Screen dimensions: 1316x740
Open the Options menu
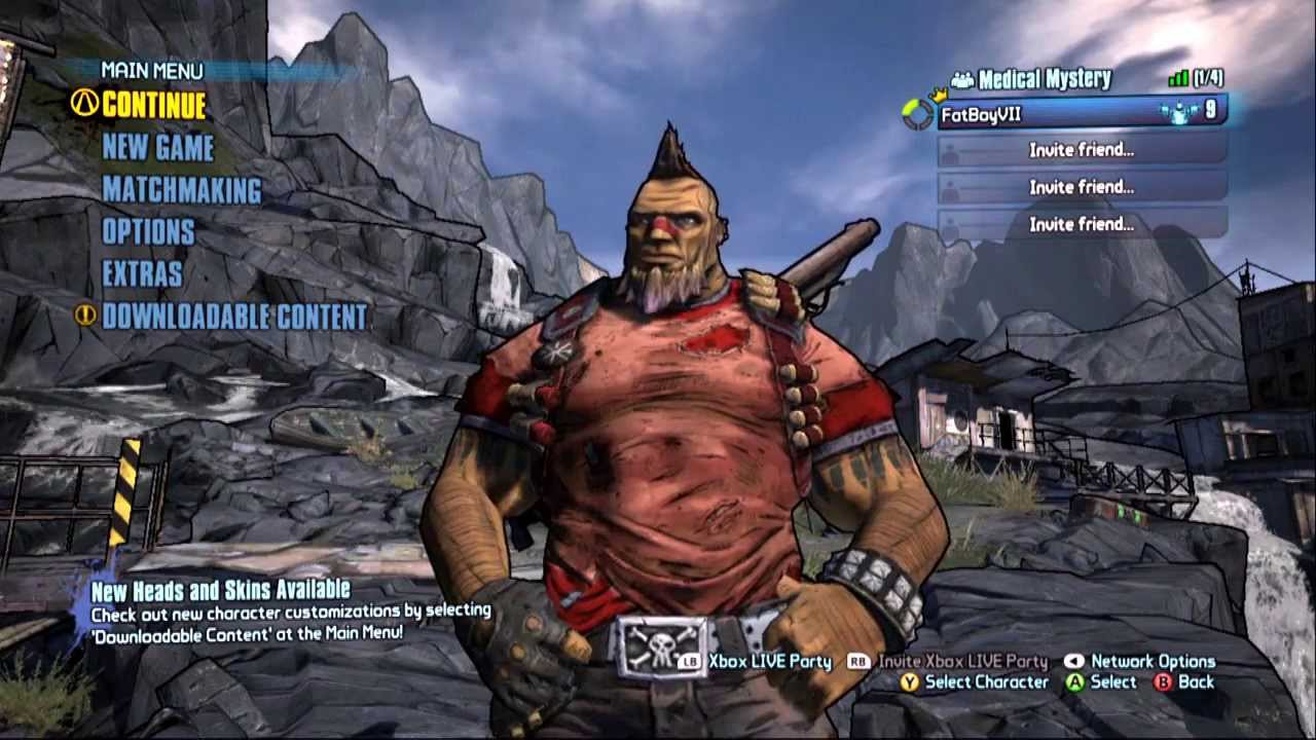(x=148, y=232)
